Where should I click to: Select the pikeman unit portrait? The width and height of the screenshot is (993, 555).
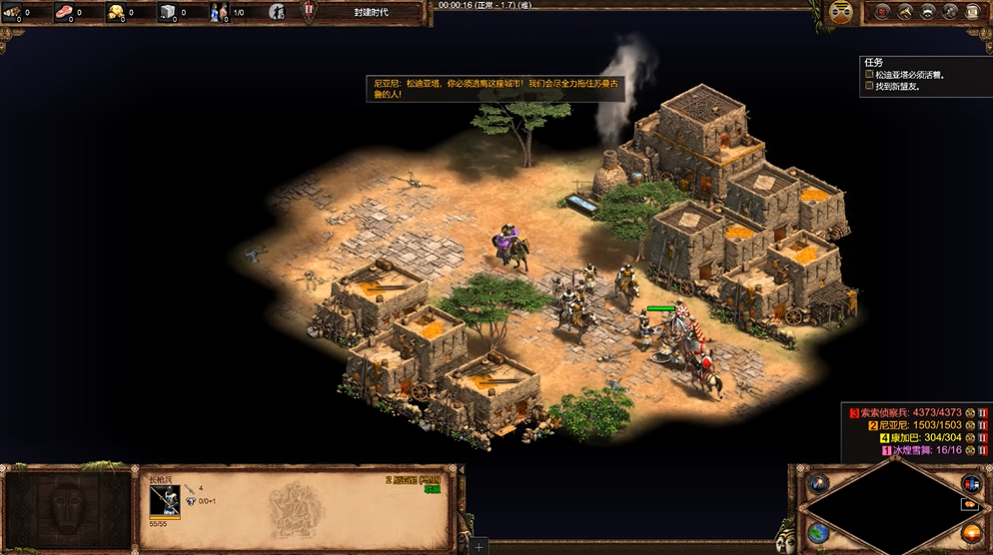point(165,501)
